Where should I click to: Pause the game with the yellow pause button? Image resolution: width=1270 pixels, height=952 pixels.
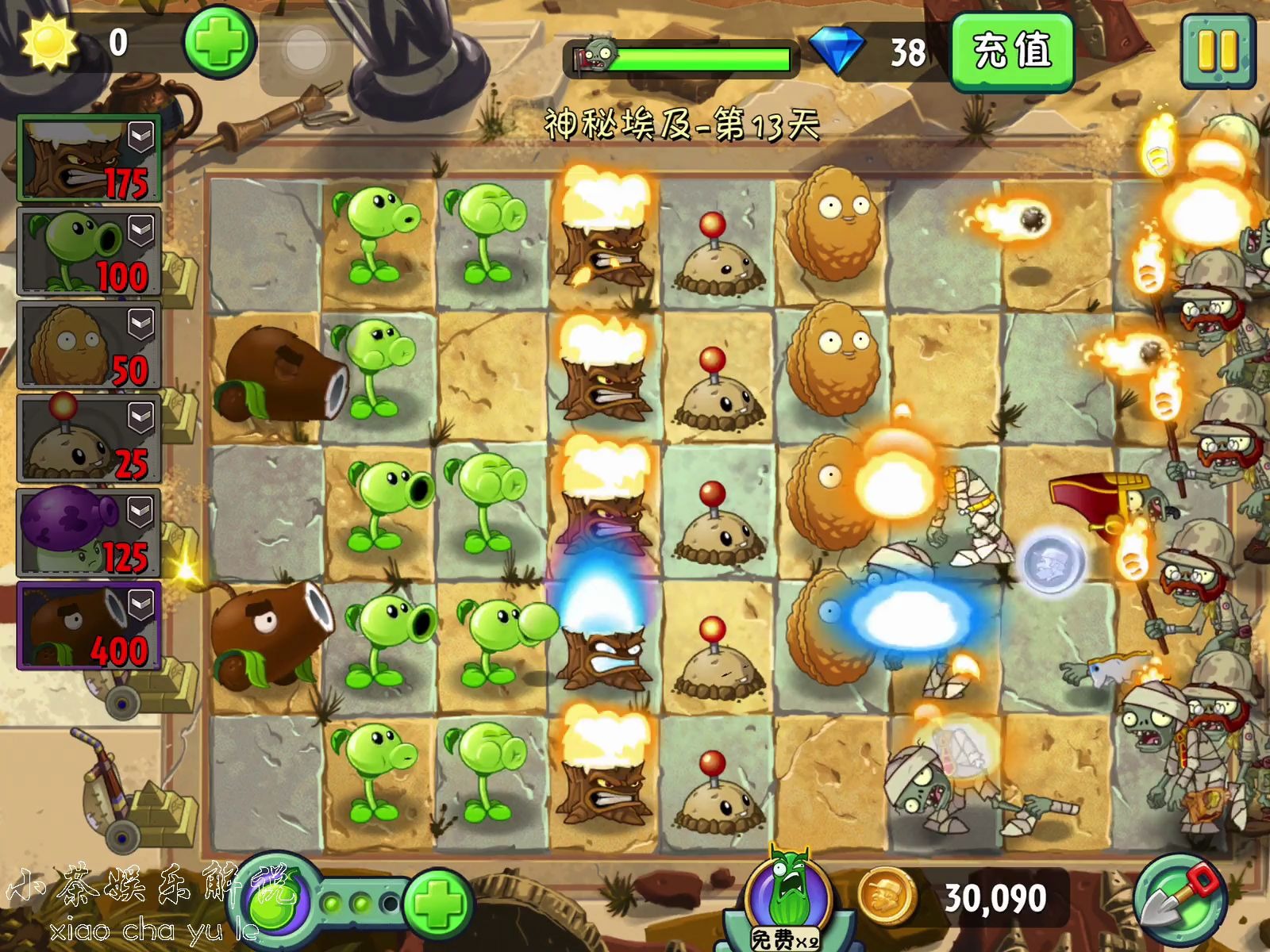(1218, 51)
